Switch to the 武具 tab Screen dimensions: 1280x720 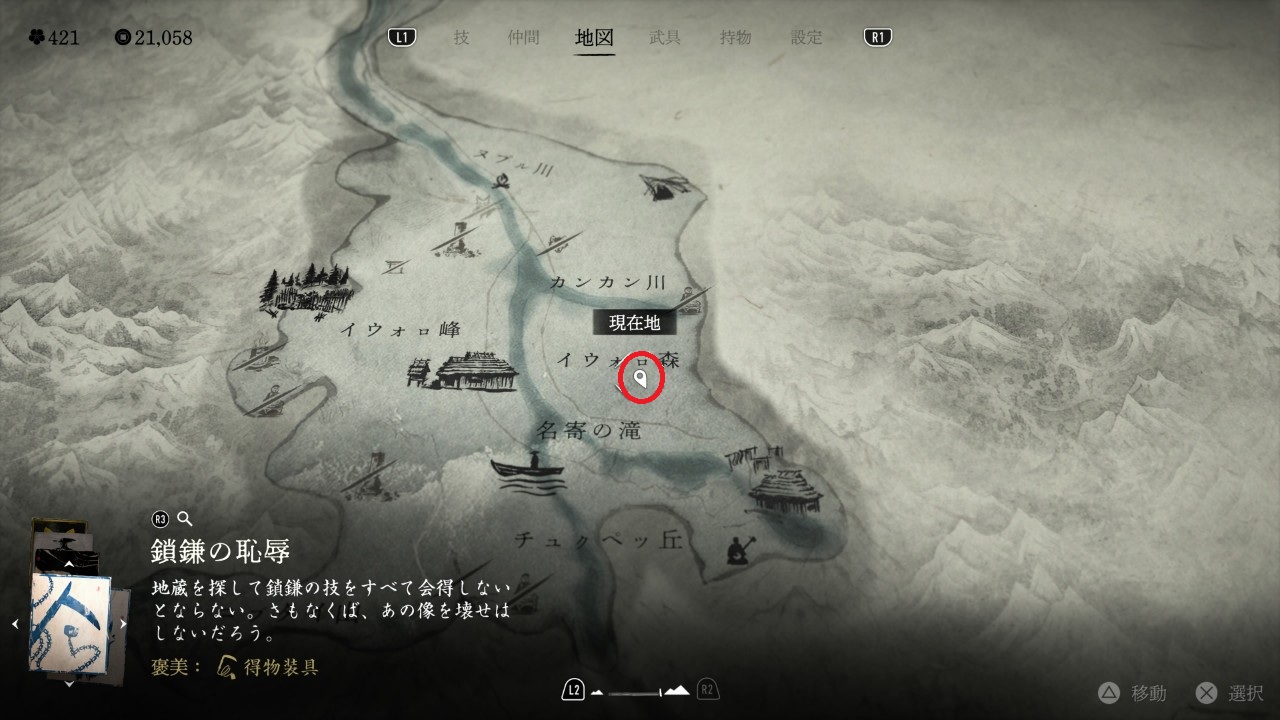tap(665, 38)
